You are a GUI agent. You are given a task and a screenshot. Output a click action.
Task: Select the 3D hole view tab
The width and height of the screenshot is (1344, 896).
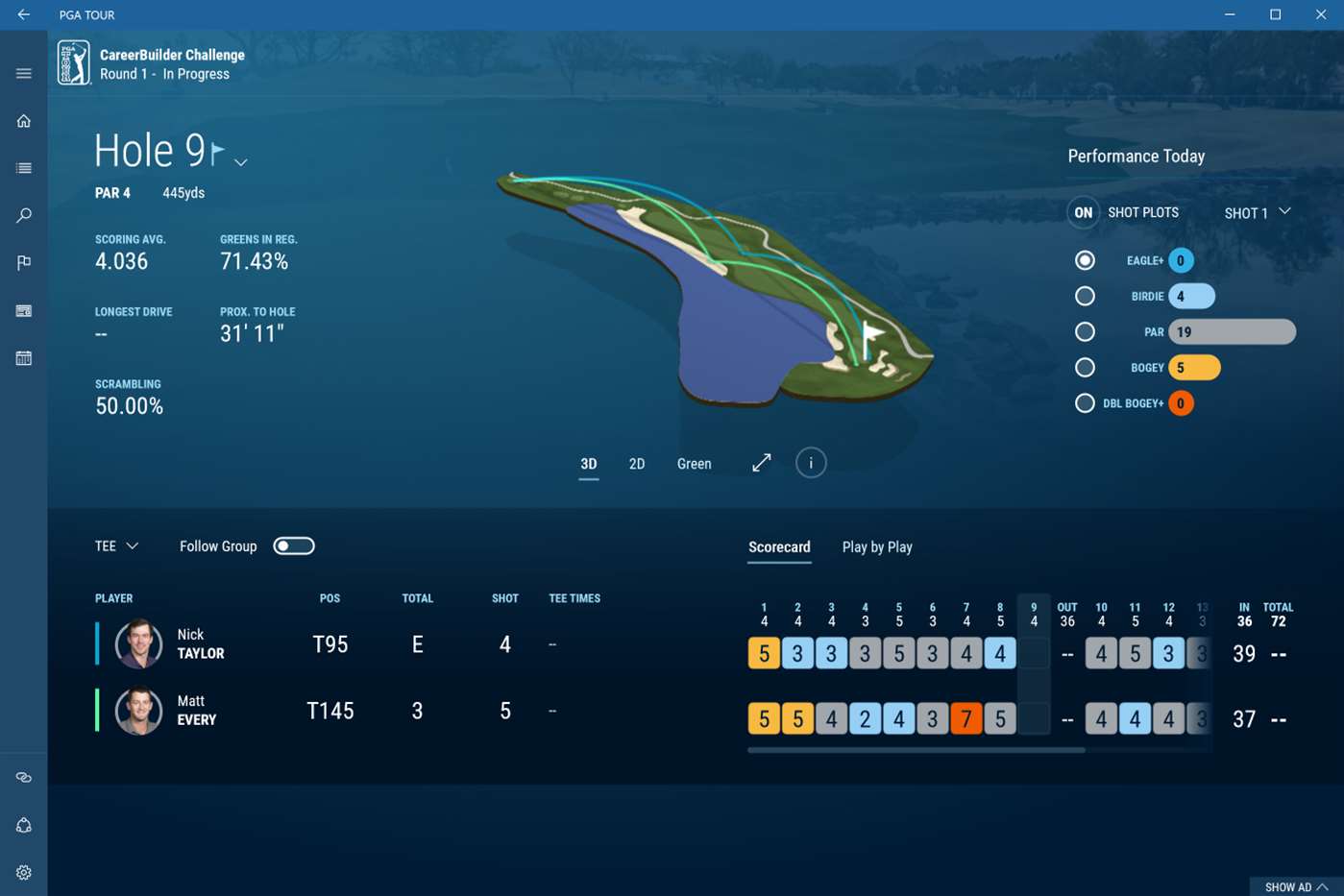589,464
